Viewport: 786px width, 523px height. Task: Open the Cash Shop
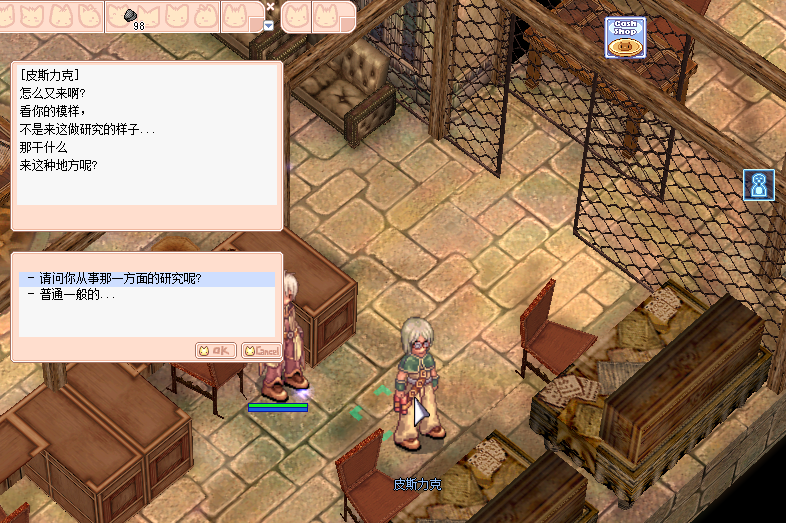[625, 38]
